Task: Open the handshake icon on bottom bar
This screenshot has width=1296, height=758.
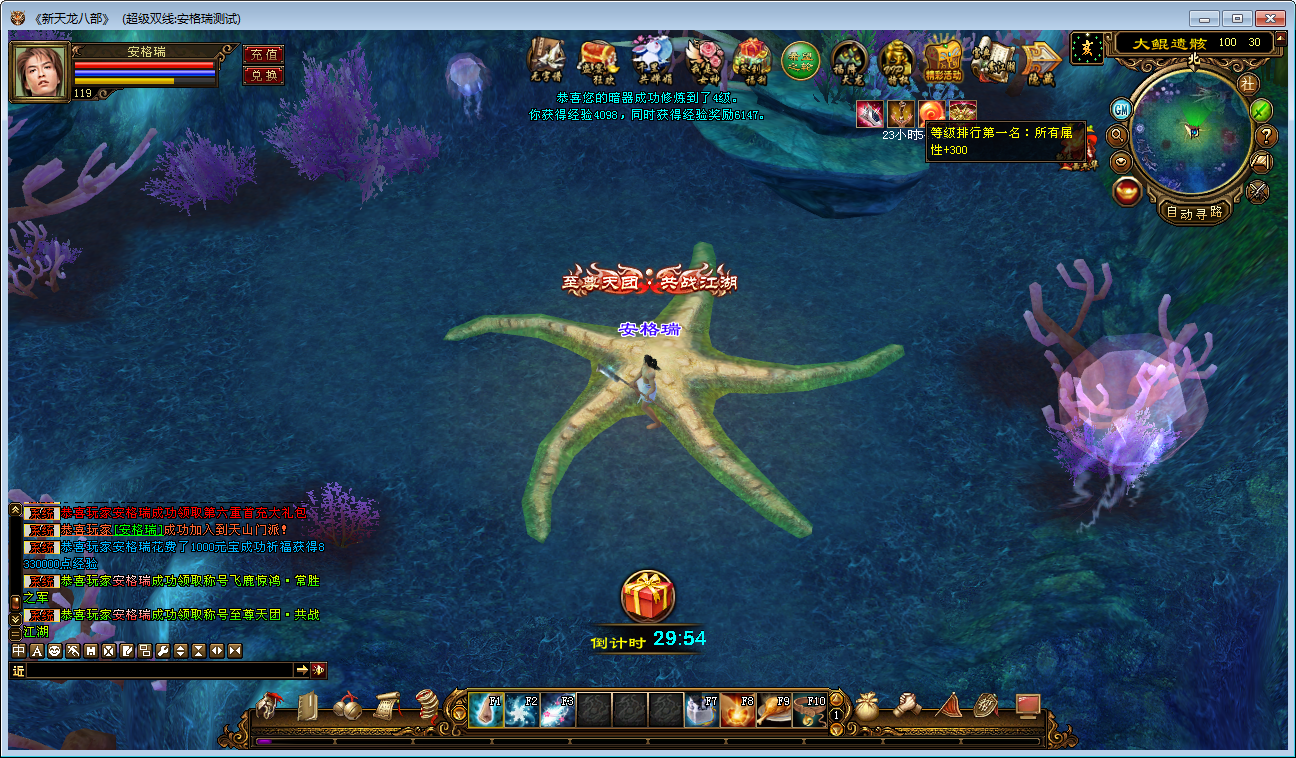Action: (907, 706)
